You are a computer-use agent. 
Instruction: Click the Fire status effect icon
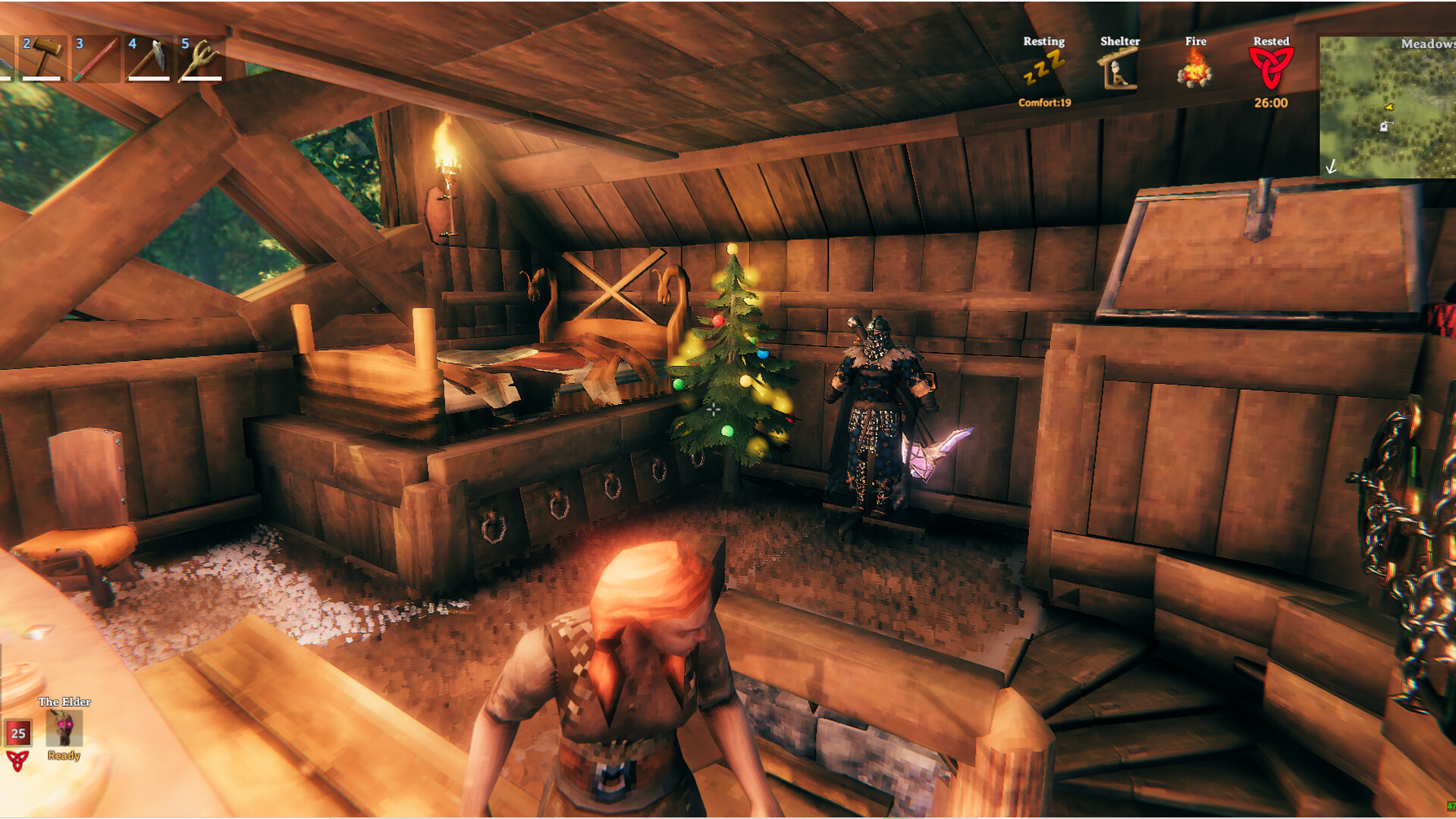click(x=1196, y=70)
